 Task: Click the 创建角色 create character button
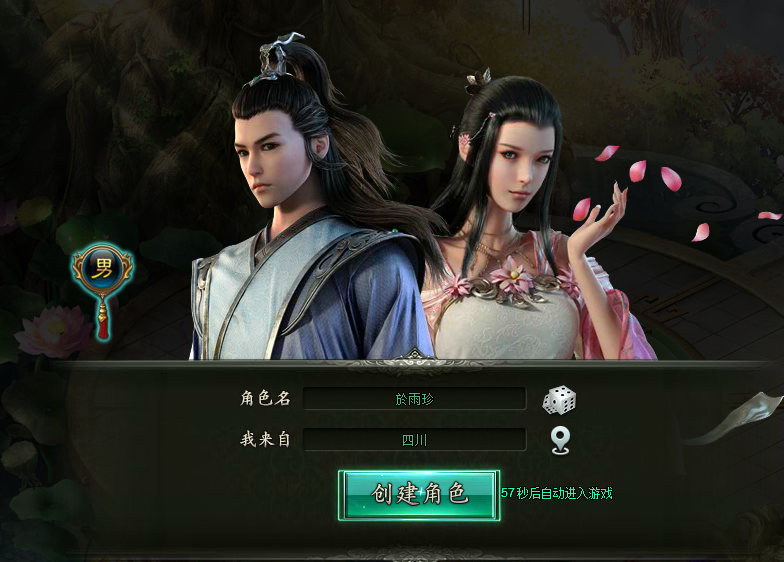pyautogui.click(x=419, y=494)
